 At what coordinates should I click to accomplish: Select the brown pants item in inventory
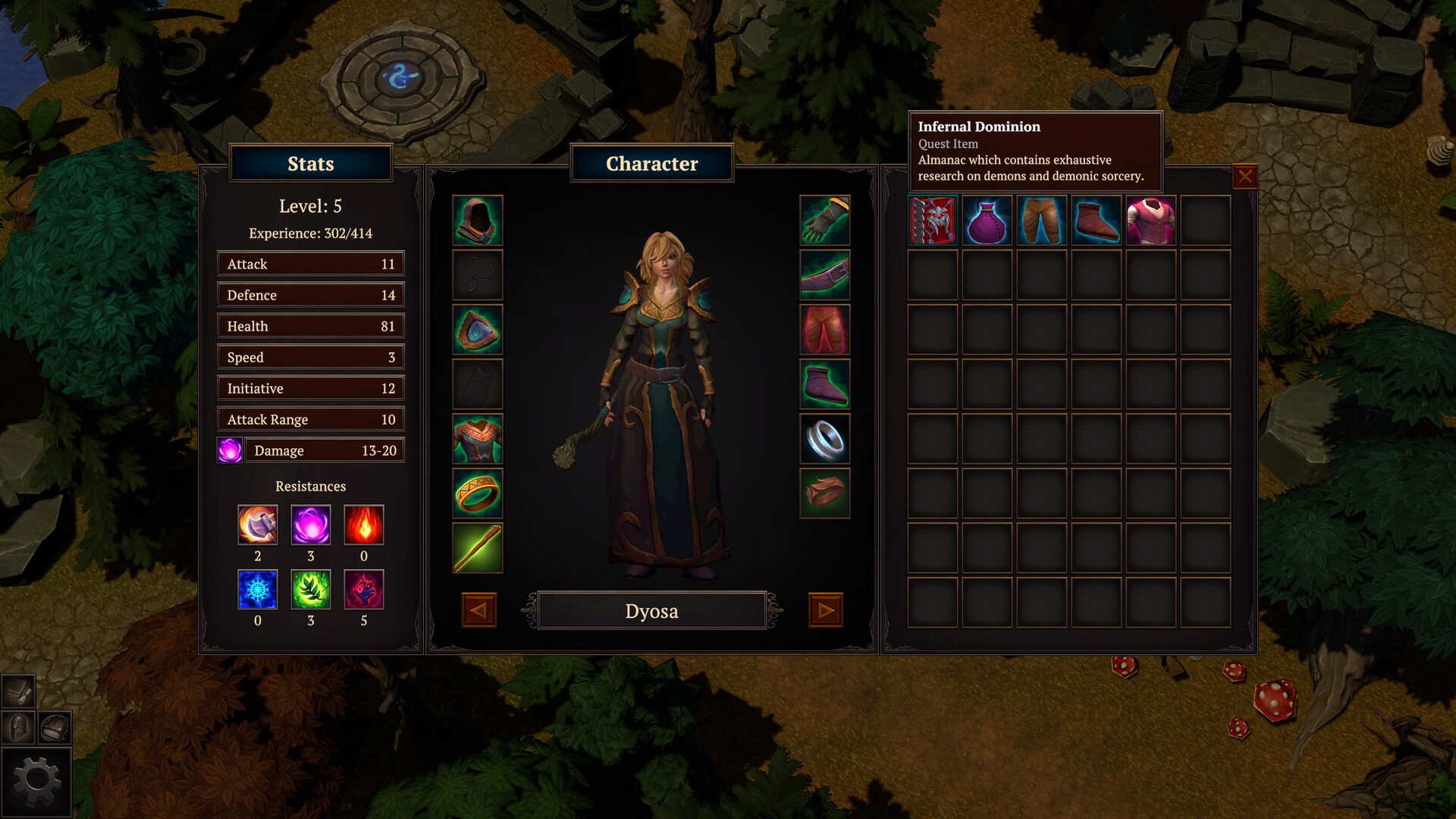click(x=1041, y=220)
